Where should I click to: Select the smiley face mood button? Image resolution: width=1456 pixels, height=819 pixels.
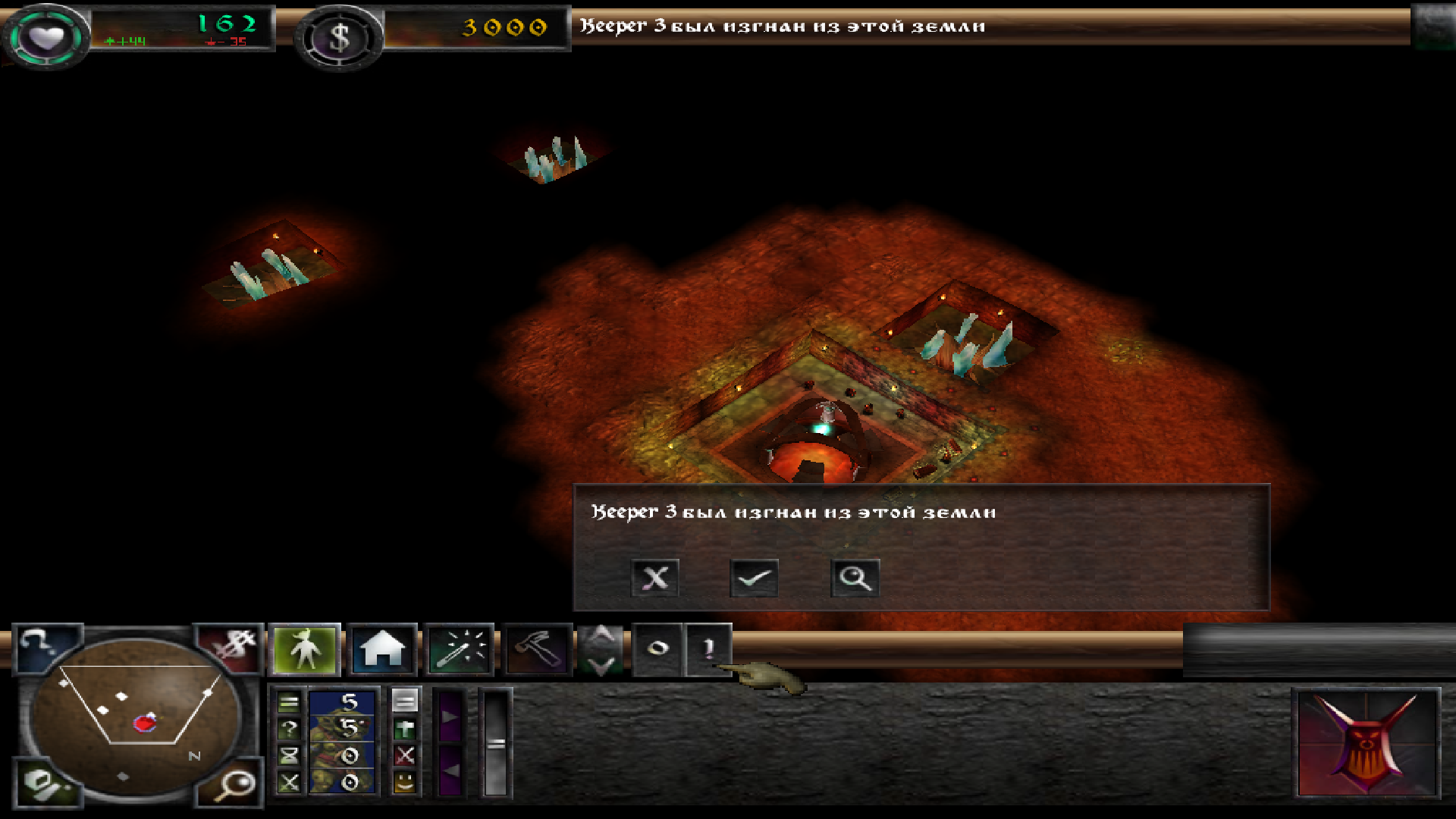405,781
